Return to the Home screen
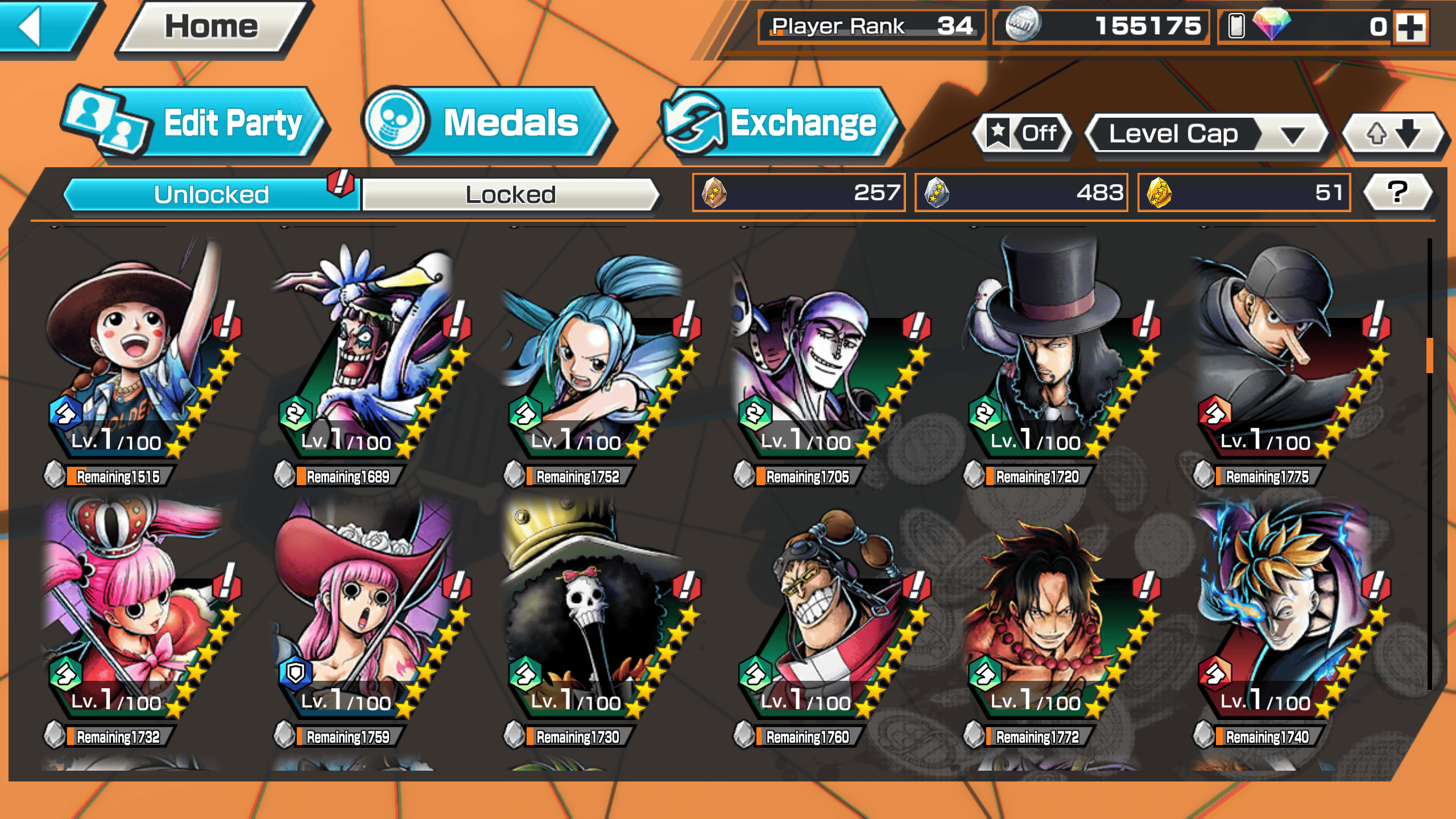Screen dimensions: 1456x819 [x=212, y=27]
